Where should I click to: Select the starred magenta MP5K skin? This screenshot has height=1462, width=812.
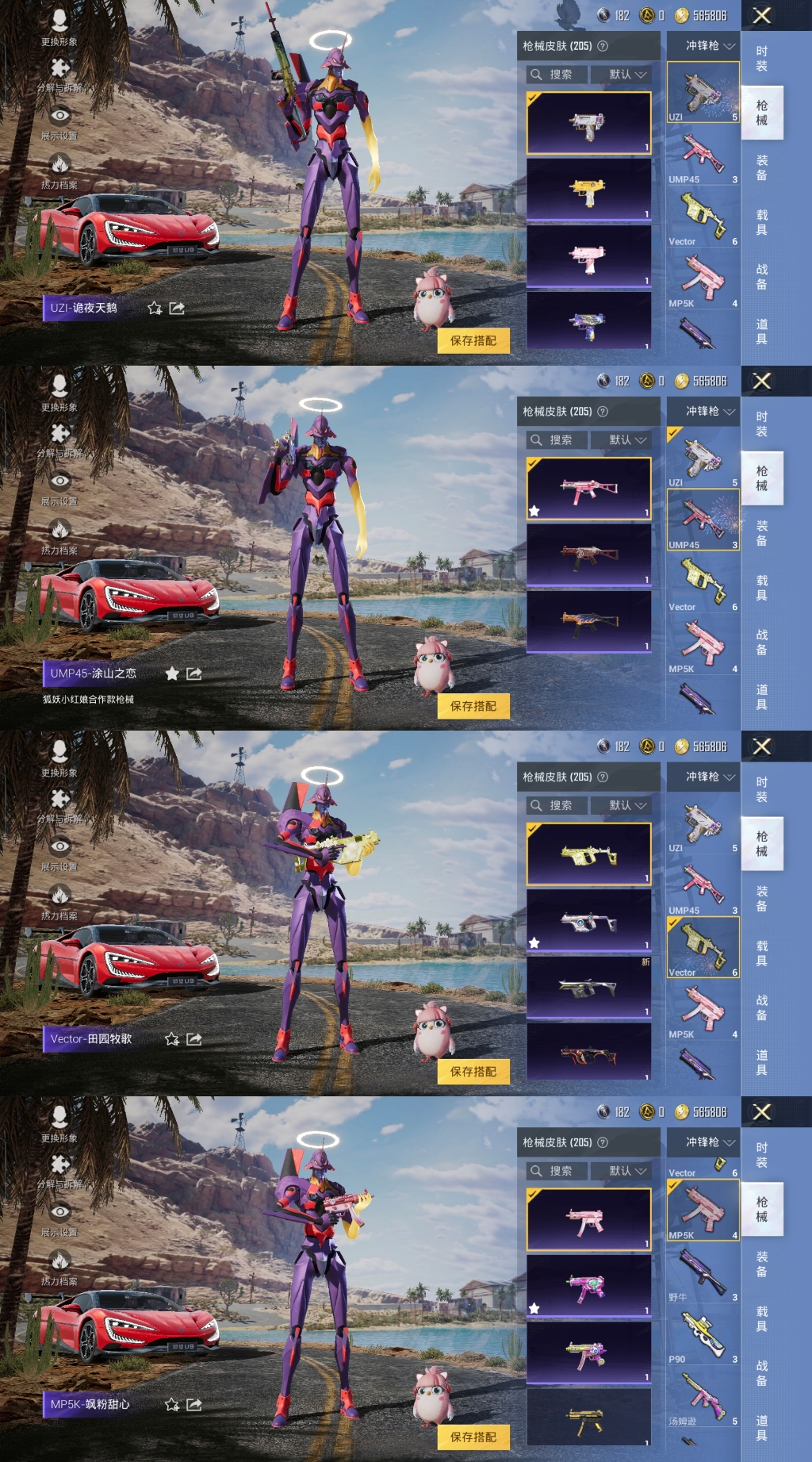pos(588,1287)
